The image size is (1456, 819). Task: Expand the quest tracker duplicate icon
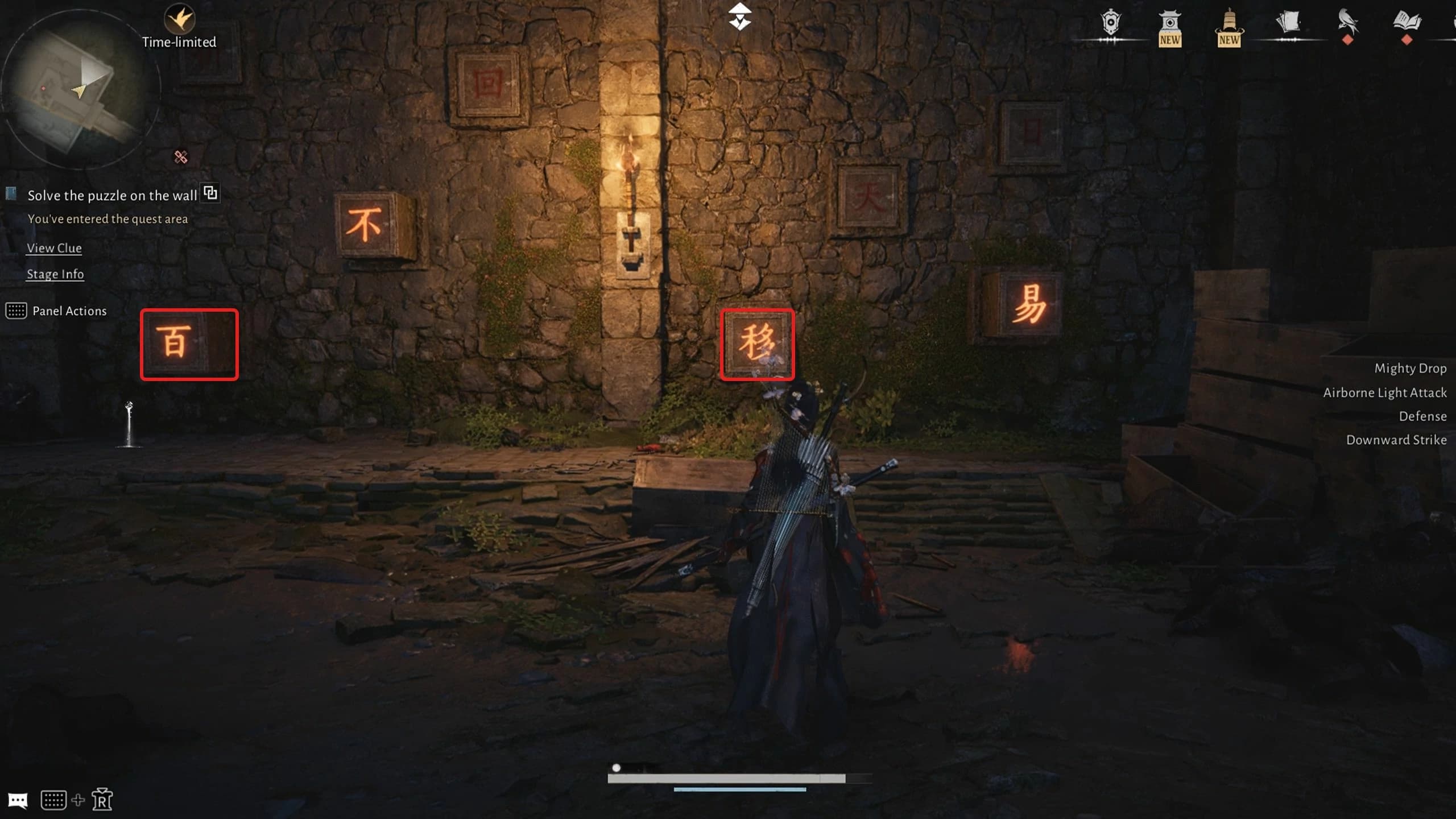(x=210, y=193)
